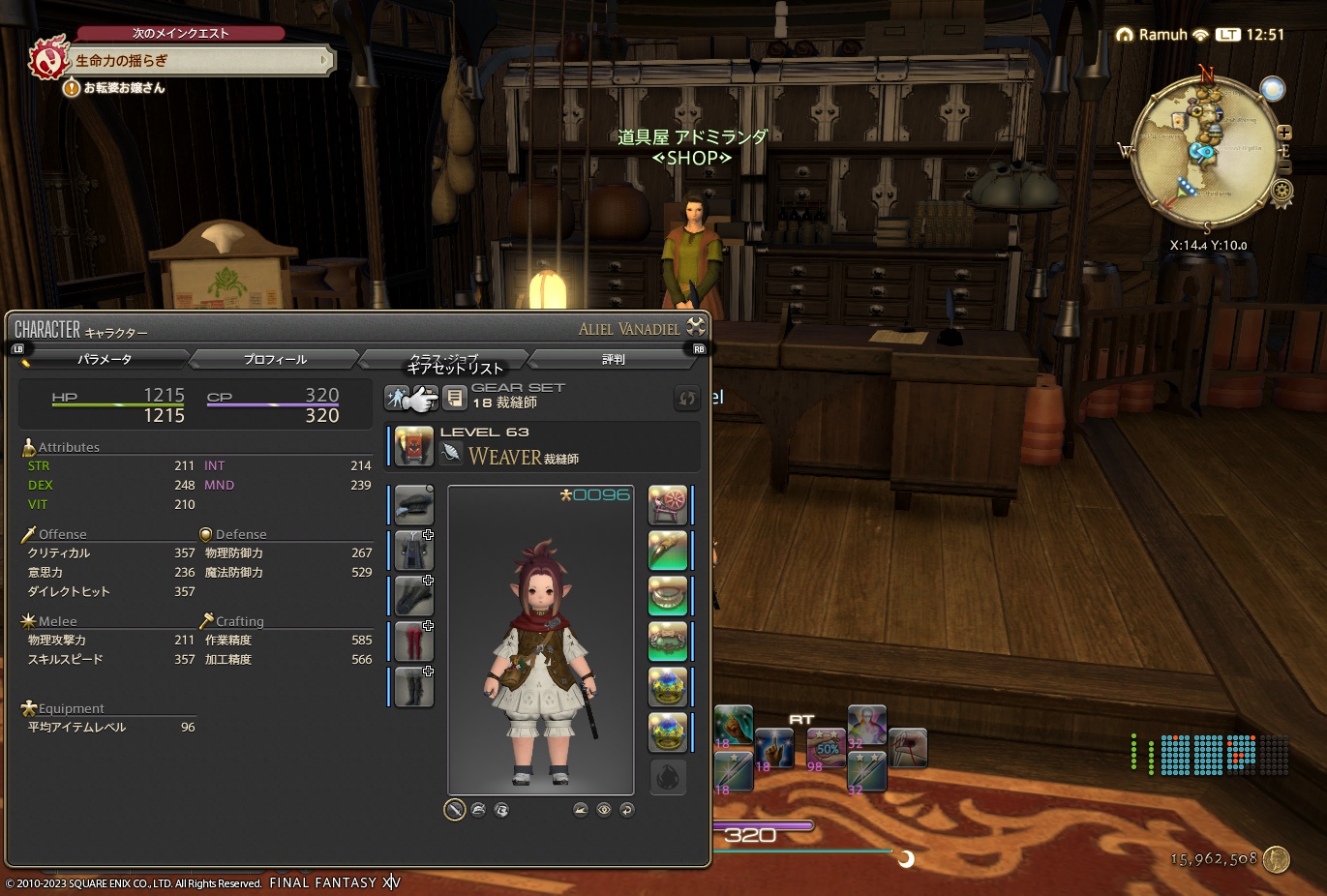
Task: Click the black boots feet slot
Action: tap(411, 688)
